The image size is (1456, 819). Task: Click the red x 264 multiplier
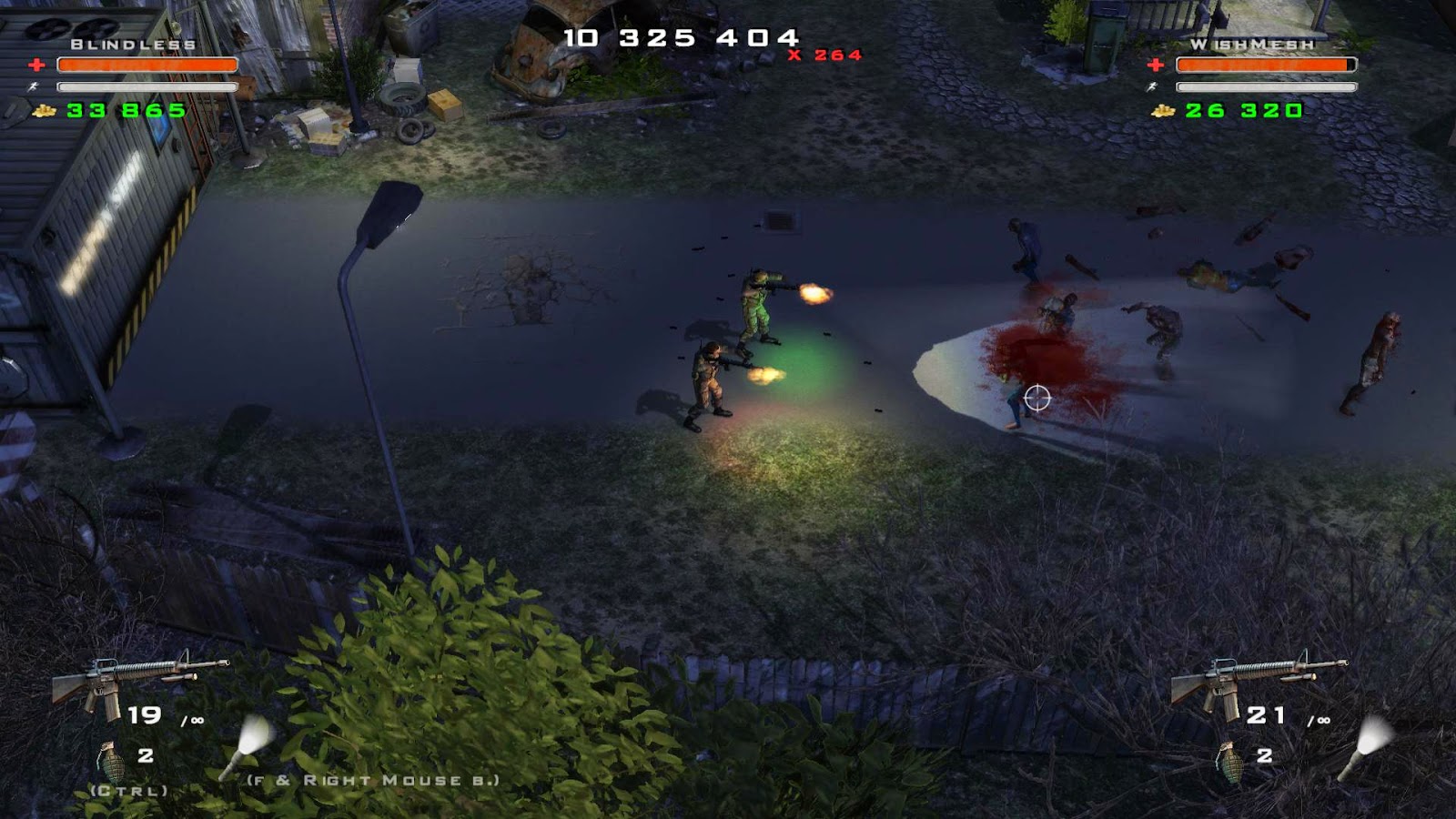click(824, 56)
